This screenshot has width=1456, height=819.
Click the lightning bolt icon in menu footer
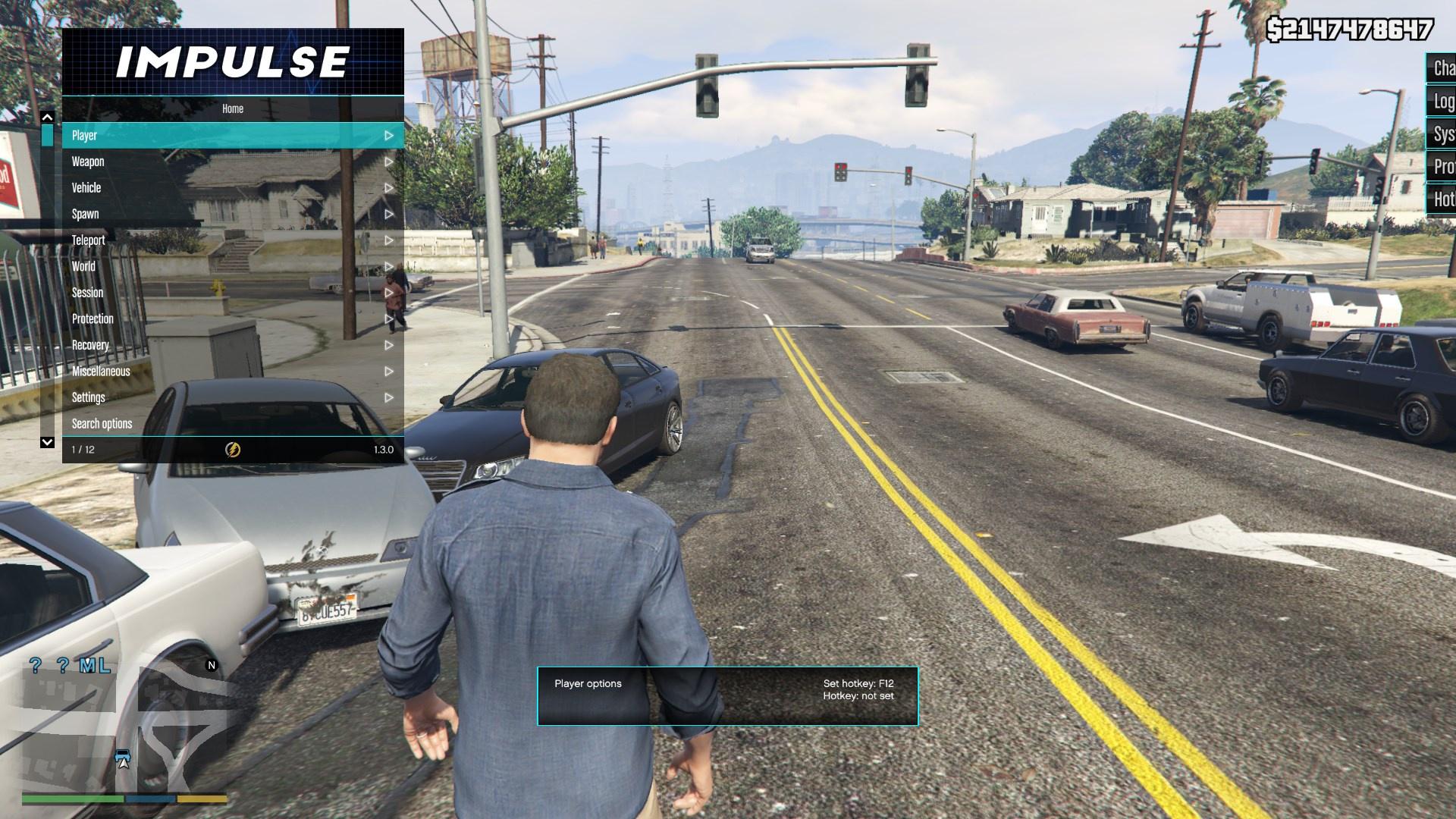pyautogui.click(x=233, y=450)
